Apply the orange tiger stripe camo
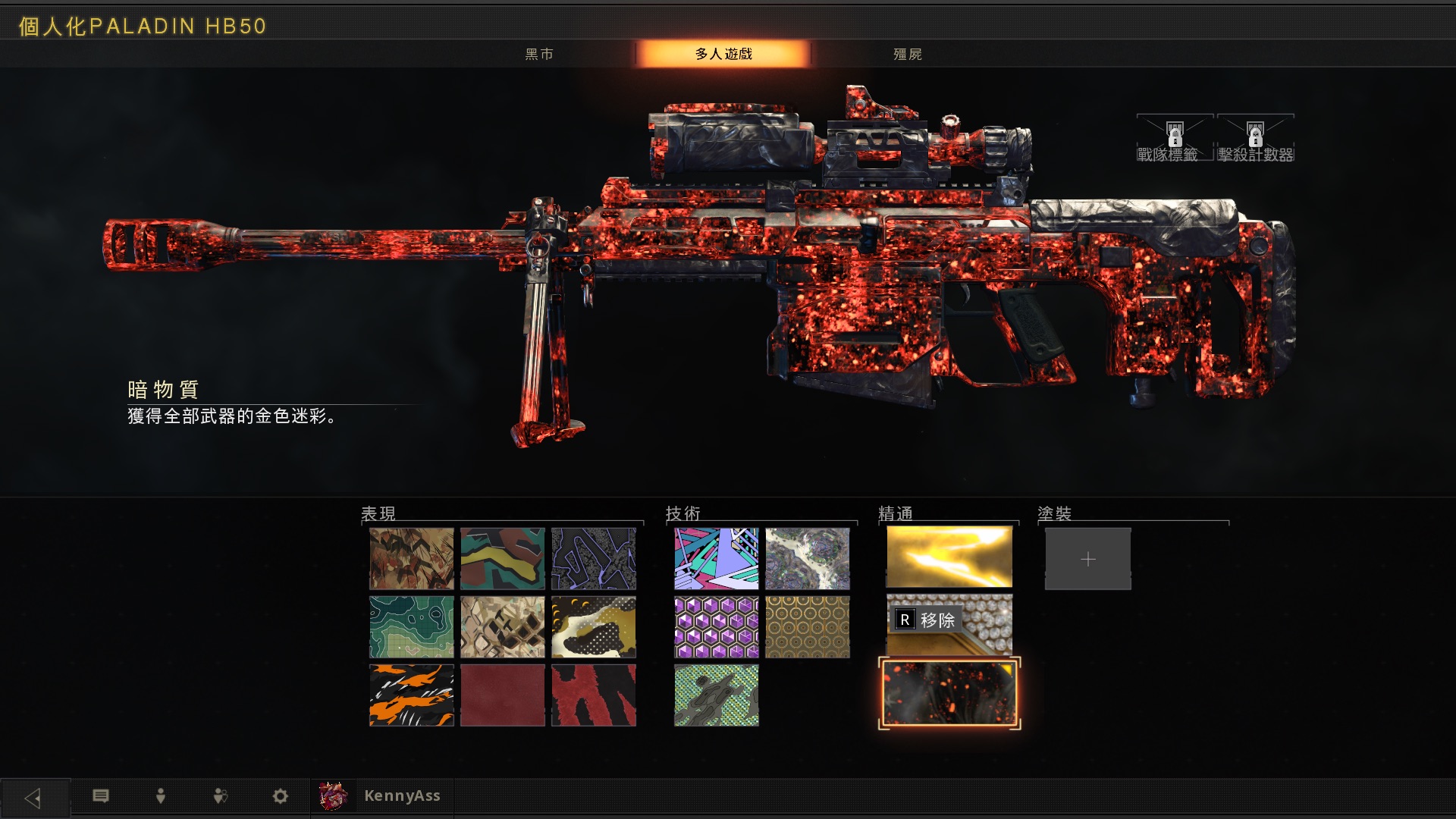The image size is (1456, 819). pyautogui.click(x=411, y=695)
